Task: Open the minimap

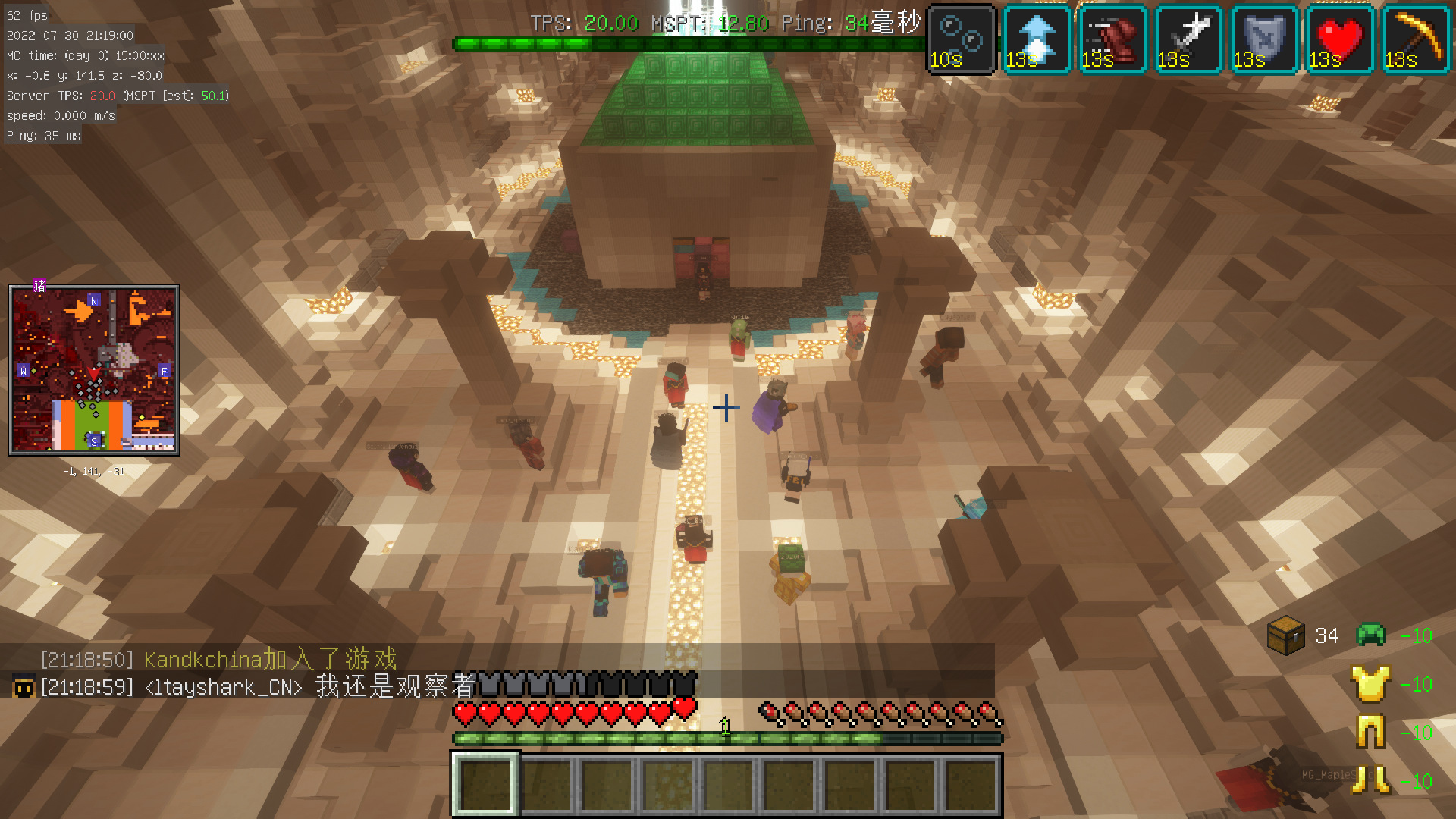Action: tap(94, 370)
